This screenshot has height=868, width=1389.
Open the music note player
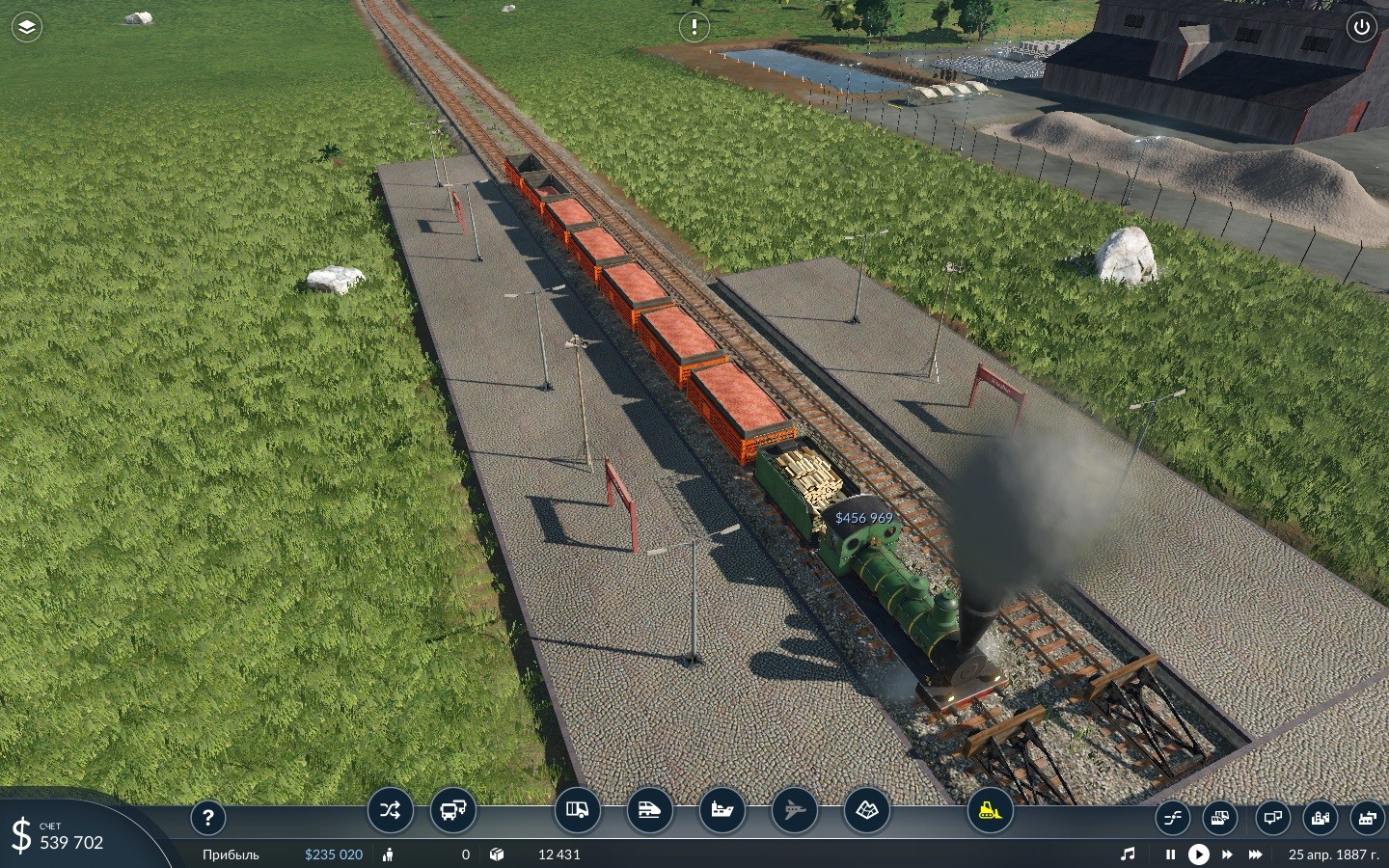point(1128,854)
